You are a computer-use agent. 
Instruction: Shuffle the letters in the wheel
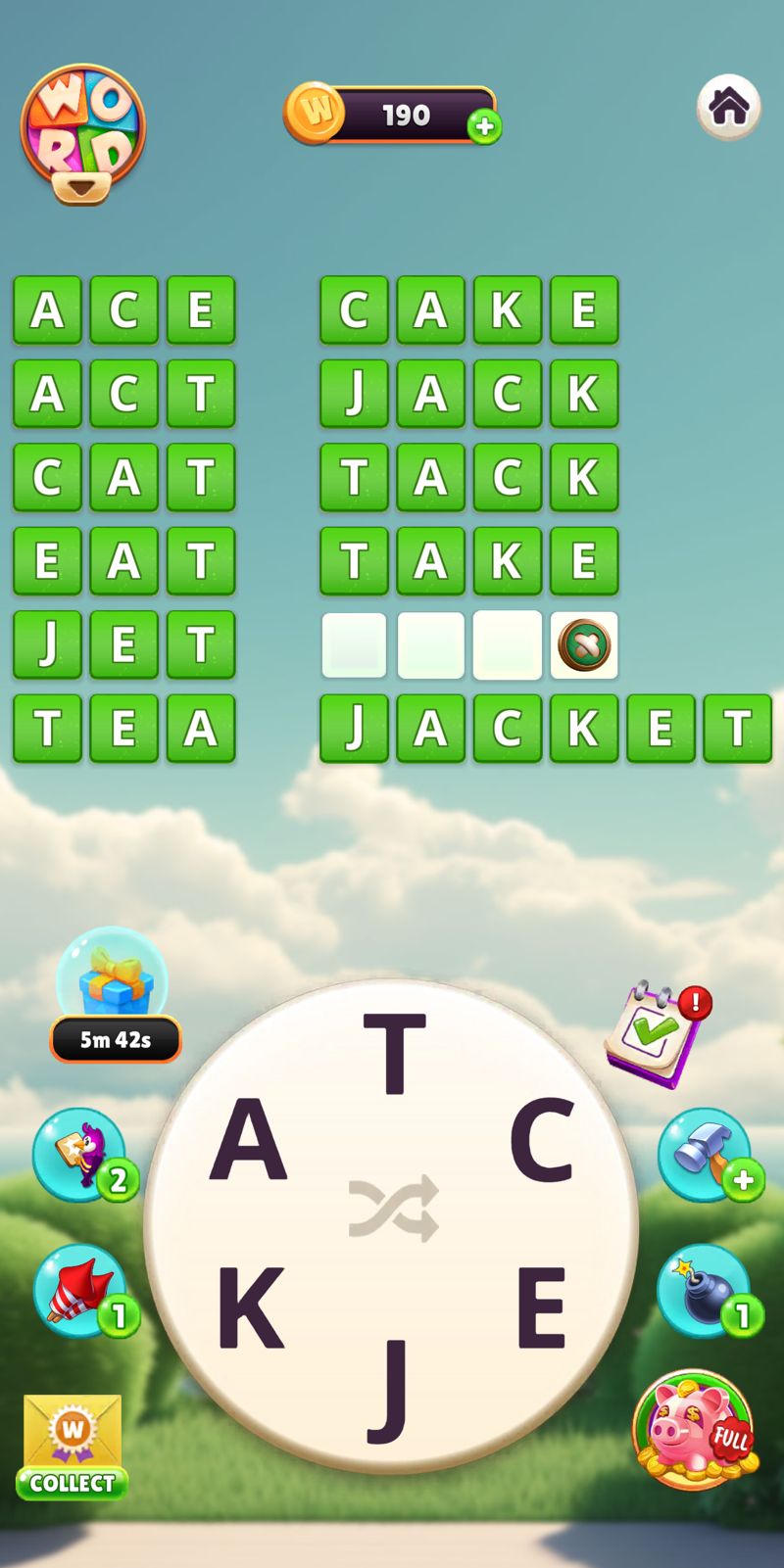[394, 1208]
